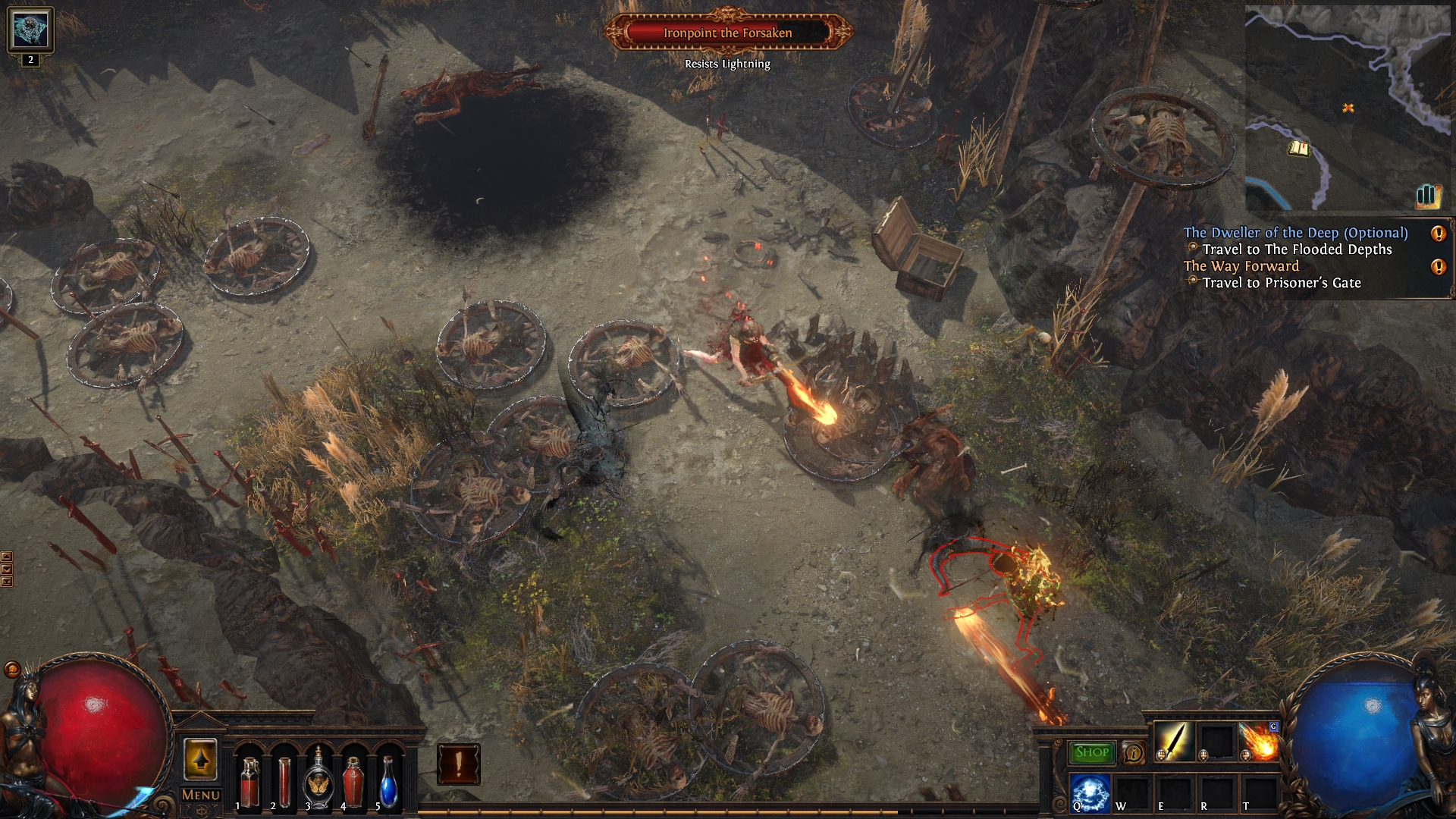Select the glowing dagger attack skill

[x=1173, y=741]
